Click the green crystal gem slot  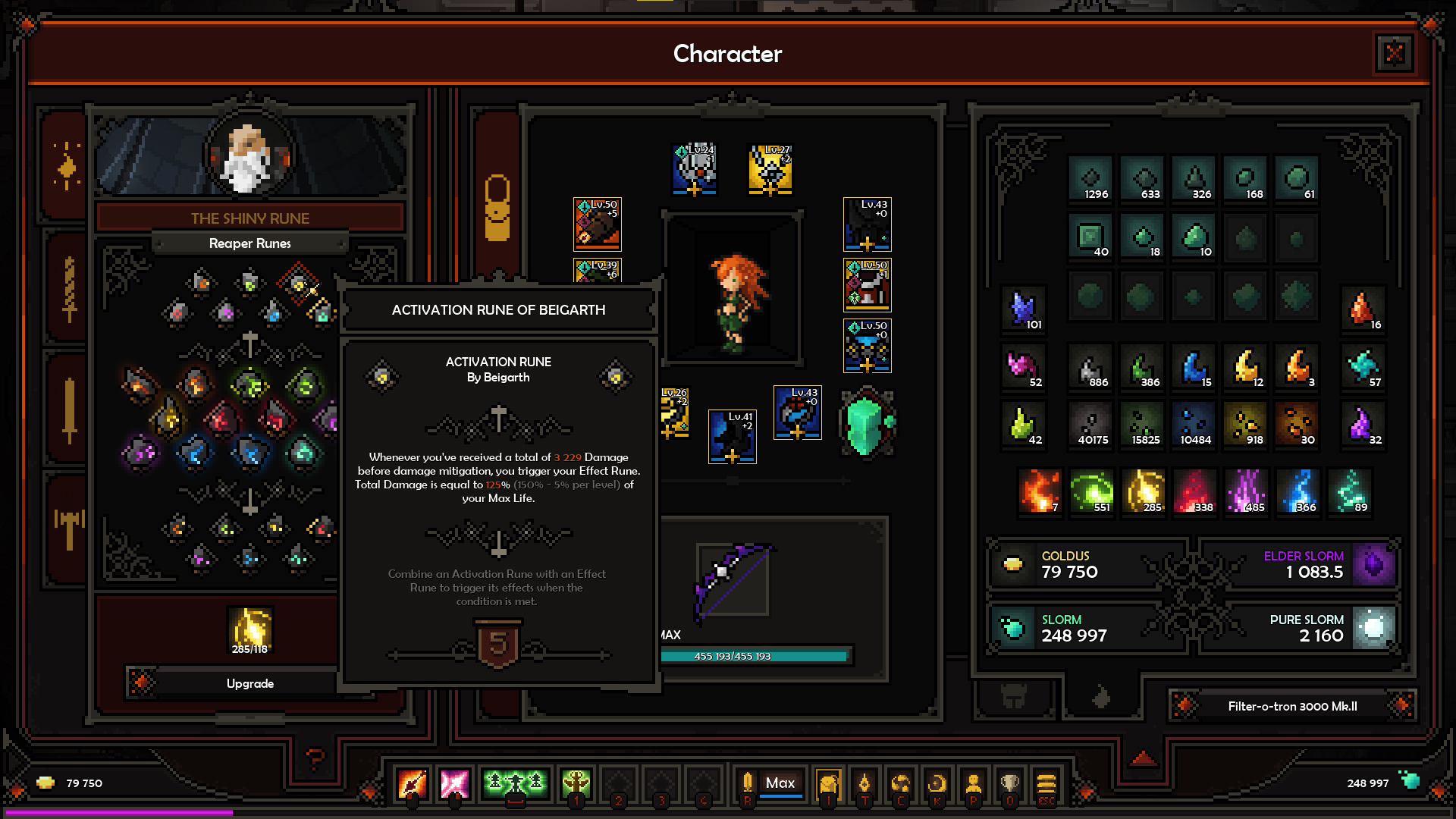pos(867,425)
